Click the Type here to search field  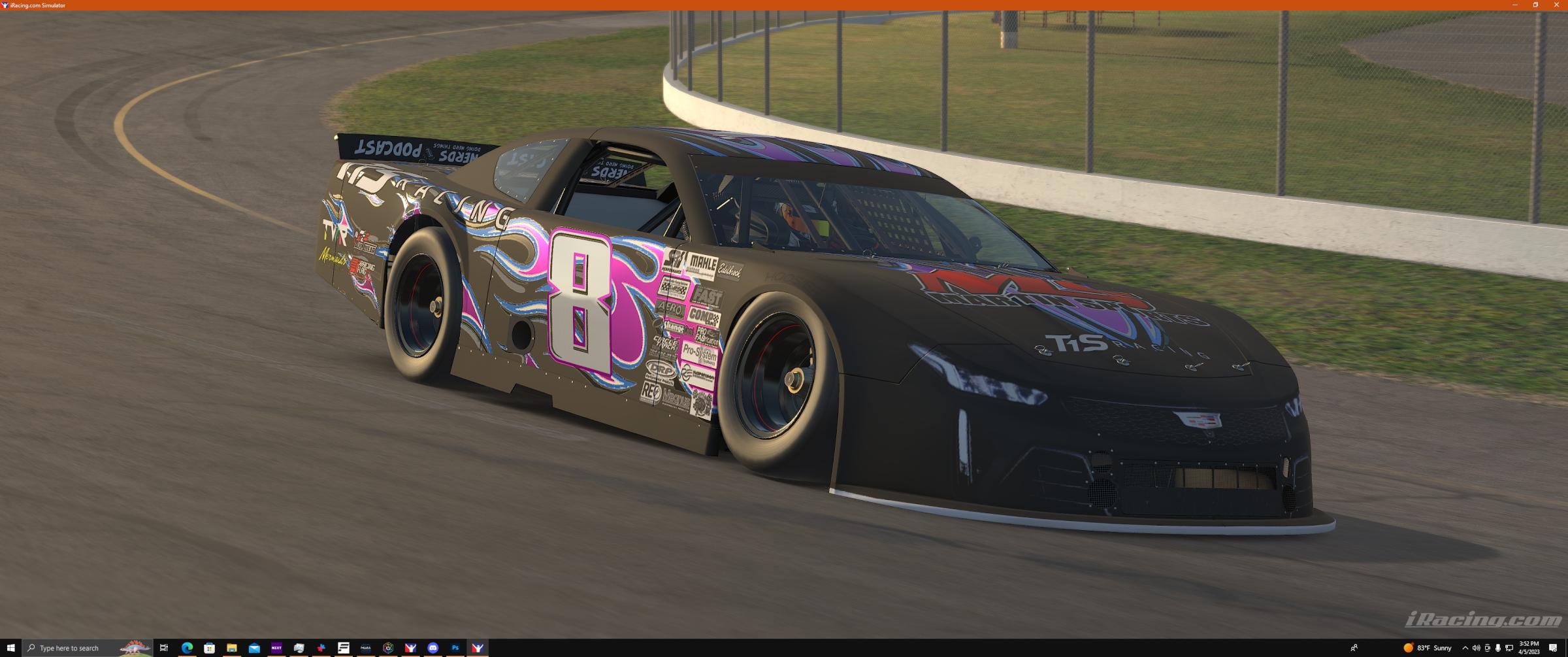(72, 648)
